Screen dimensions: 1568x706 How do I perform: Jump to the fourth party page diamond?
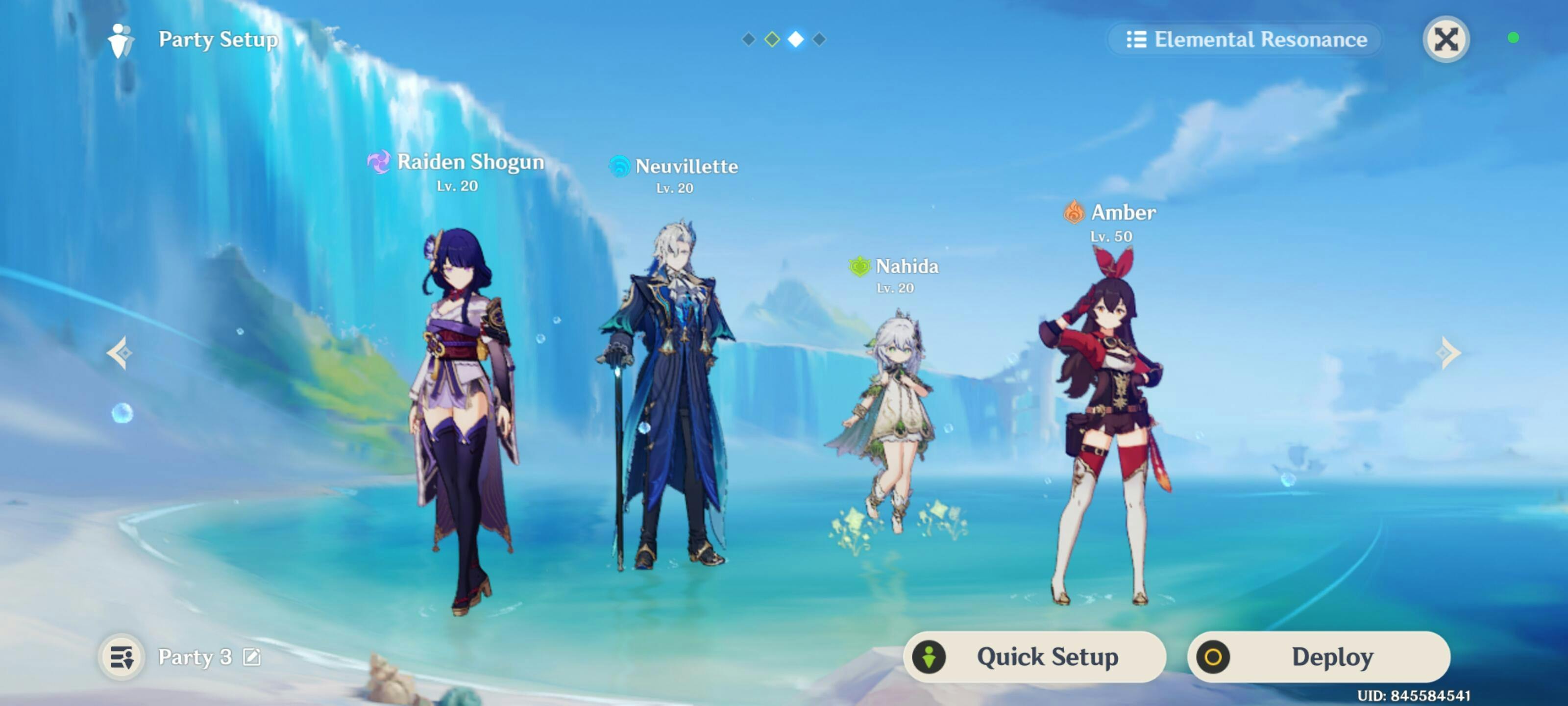click(819, 40)
